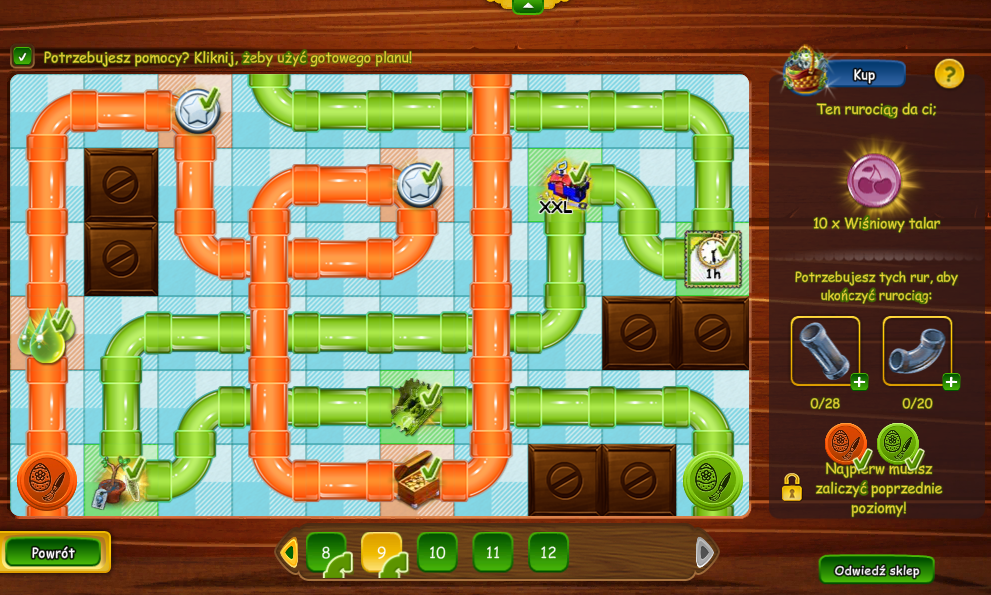991x595 pixels.
Task: Return with the Powrót button
Action: pos(53,552)
